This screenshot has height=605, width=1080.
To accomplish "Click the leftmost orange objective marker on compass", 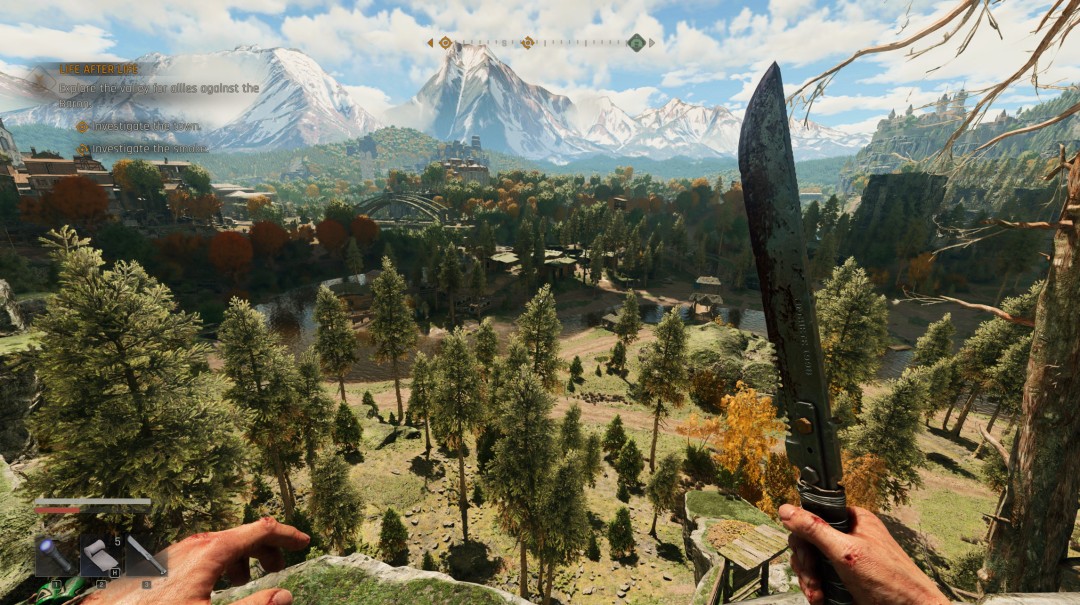I will pos(445,43).
